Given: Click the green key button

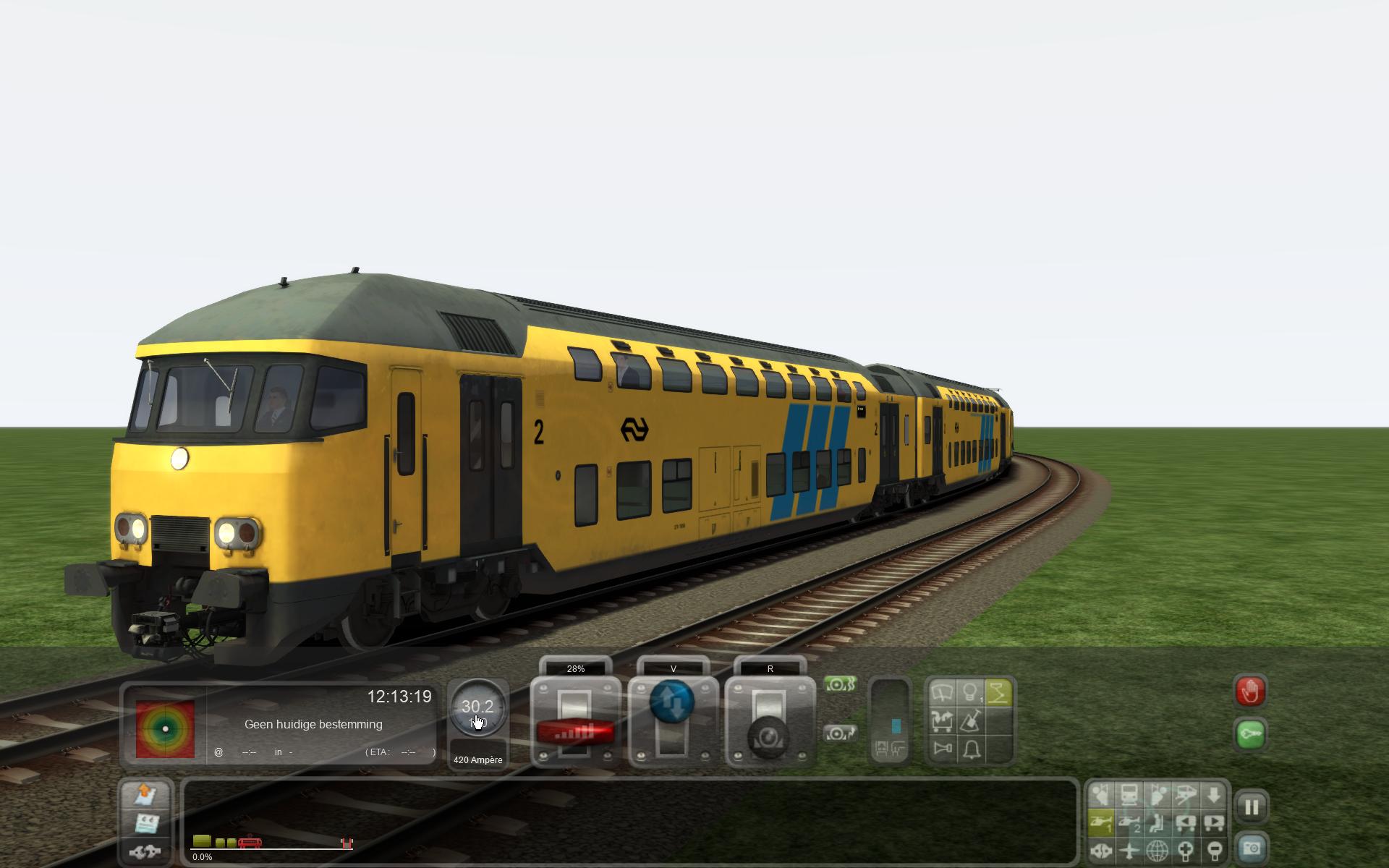Looking at the screenshot, I should [x=1251, y=735].
